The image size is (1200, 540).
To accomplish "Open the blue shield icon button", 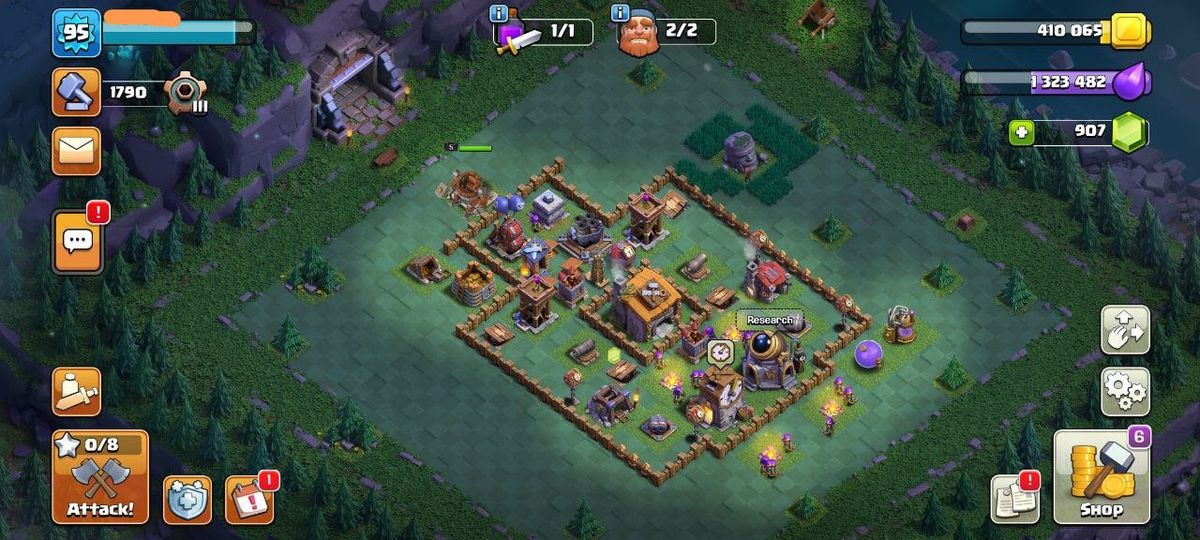I will click(187, 499).
